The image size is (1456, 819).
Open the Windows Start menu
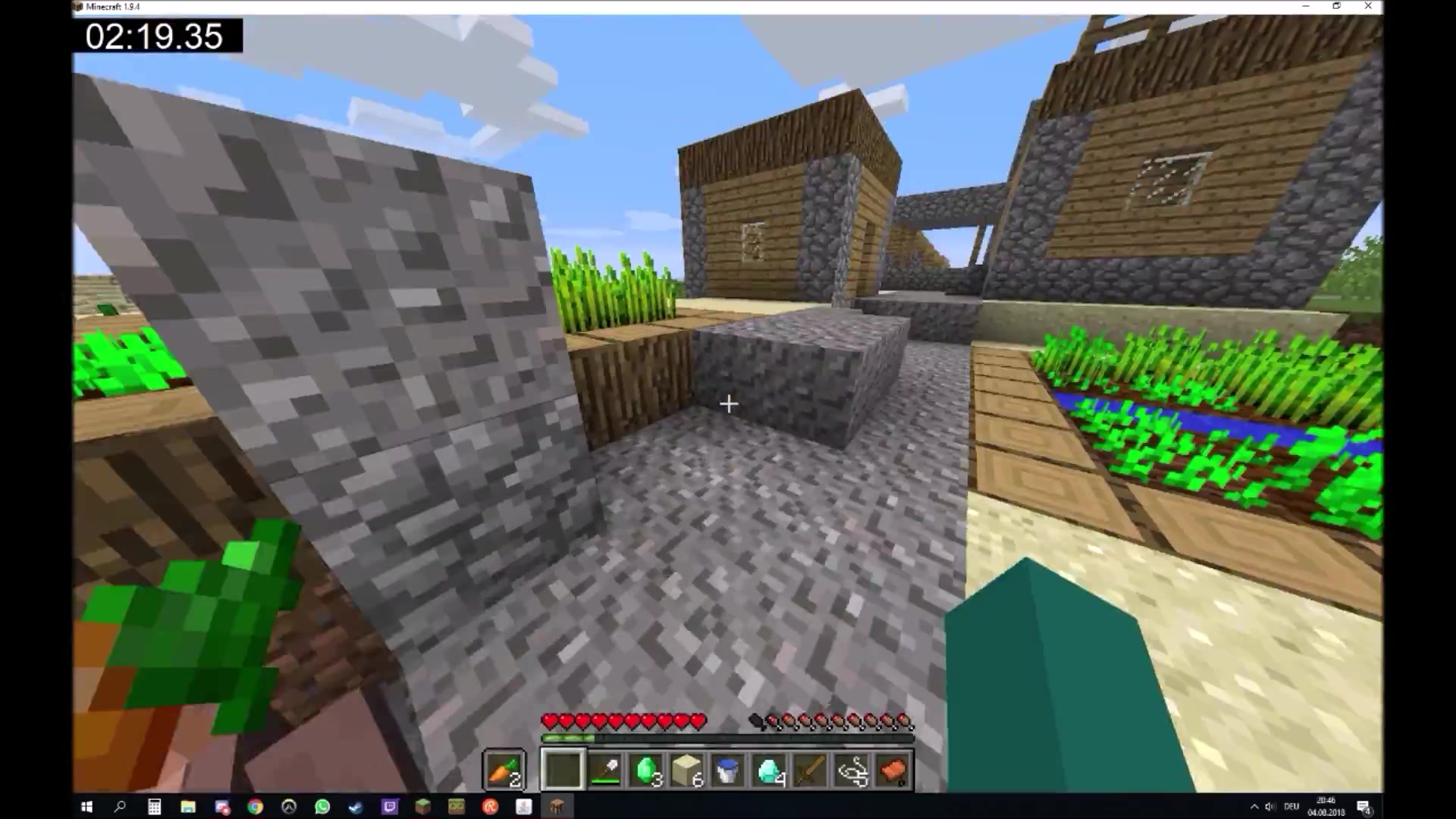coord(86,806)
